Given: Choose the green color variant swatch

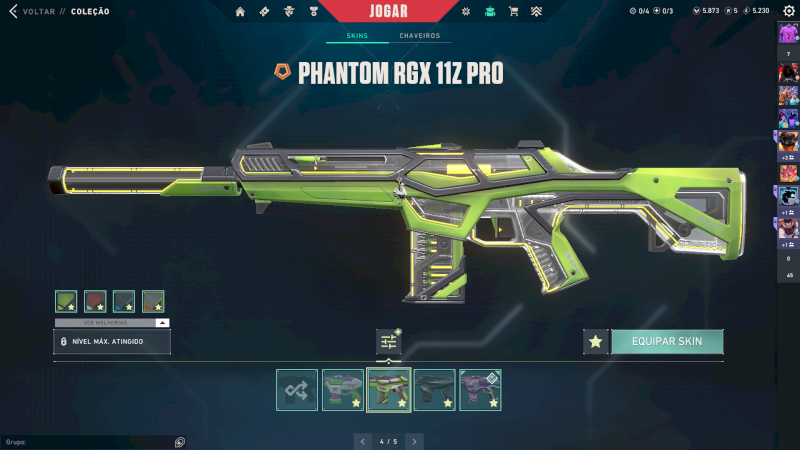Looking at the screenshot, I should [66, 301].
